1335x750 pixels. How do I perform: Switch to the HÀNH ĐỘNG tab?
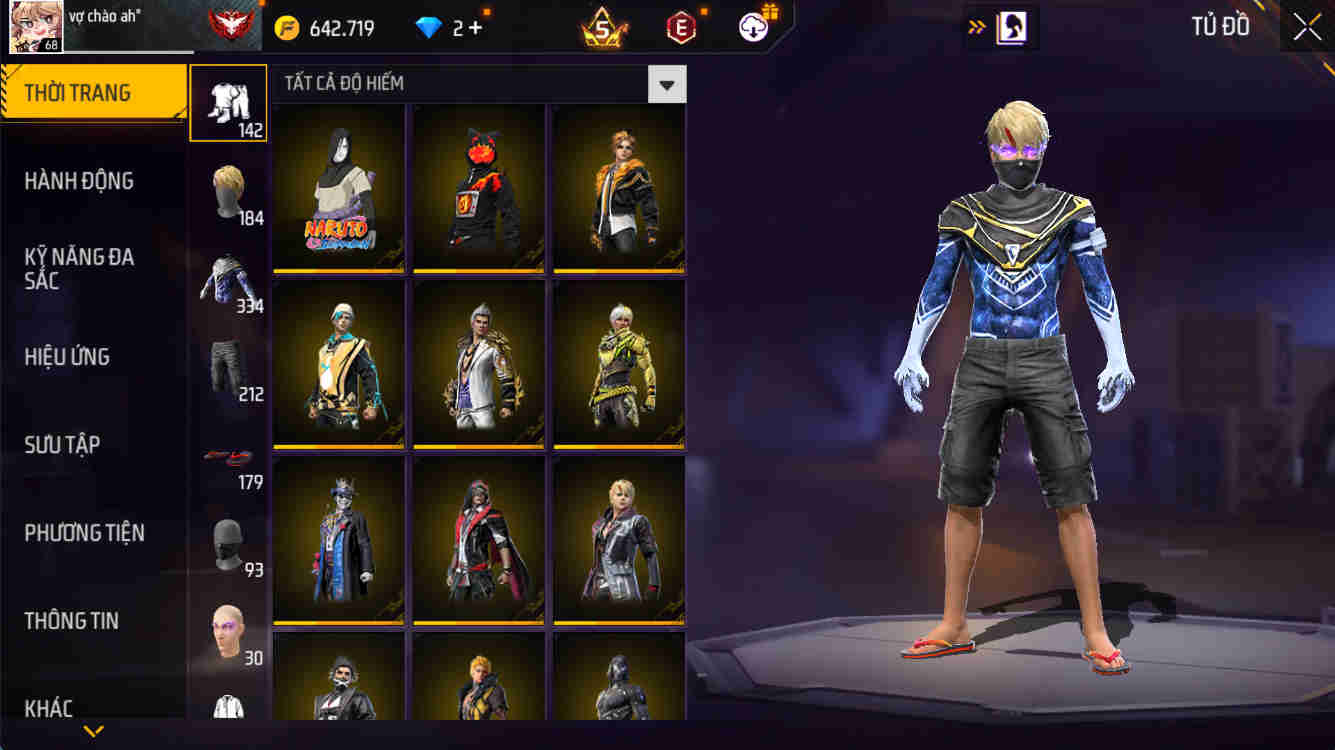point(91,181)
